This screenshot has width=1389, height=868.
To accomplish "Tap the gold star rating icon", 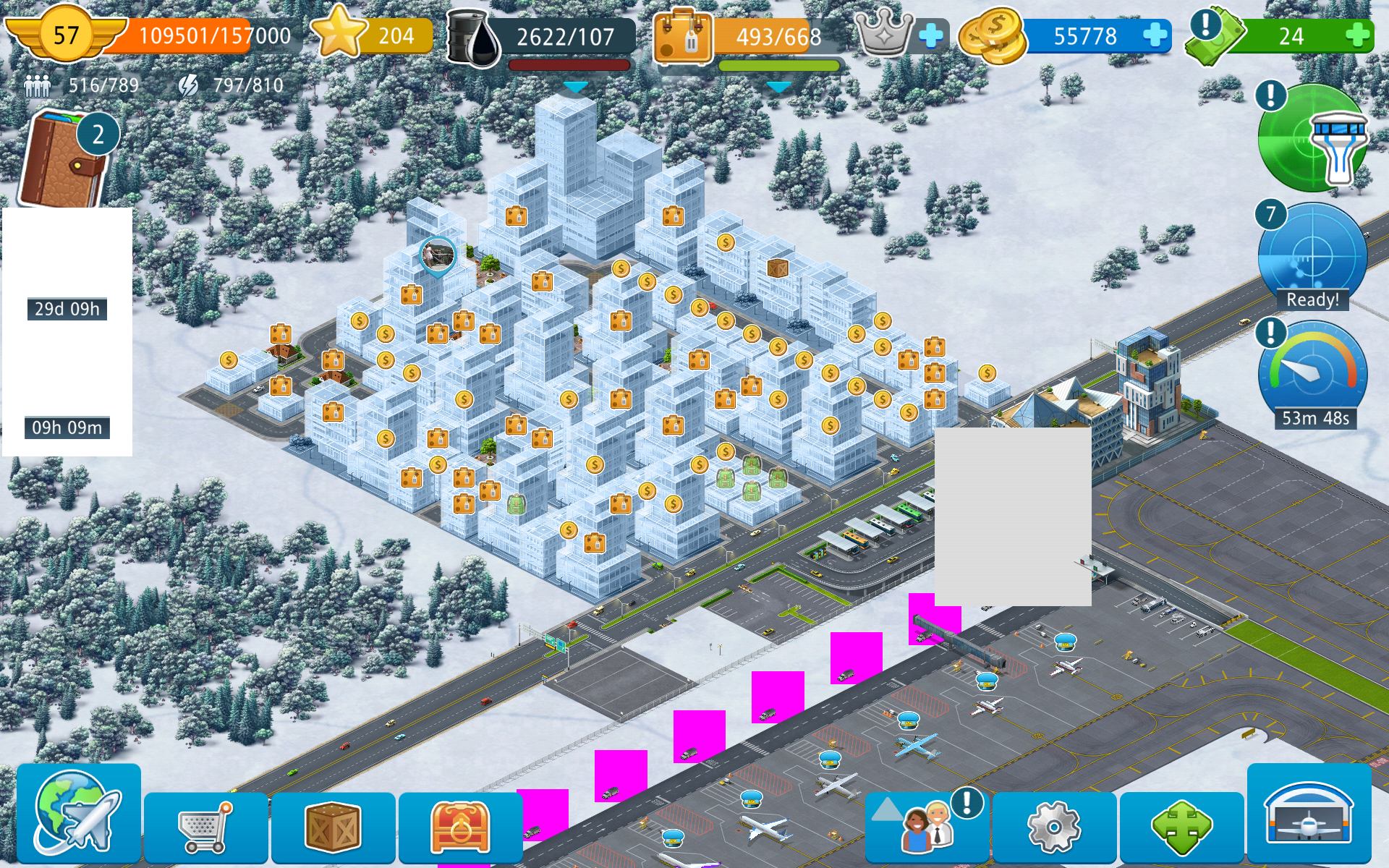I will click(339, 33).
